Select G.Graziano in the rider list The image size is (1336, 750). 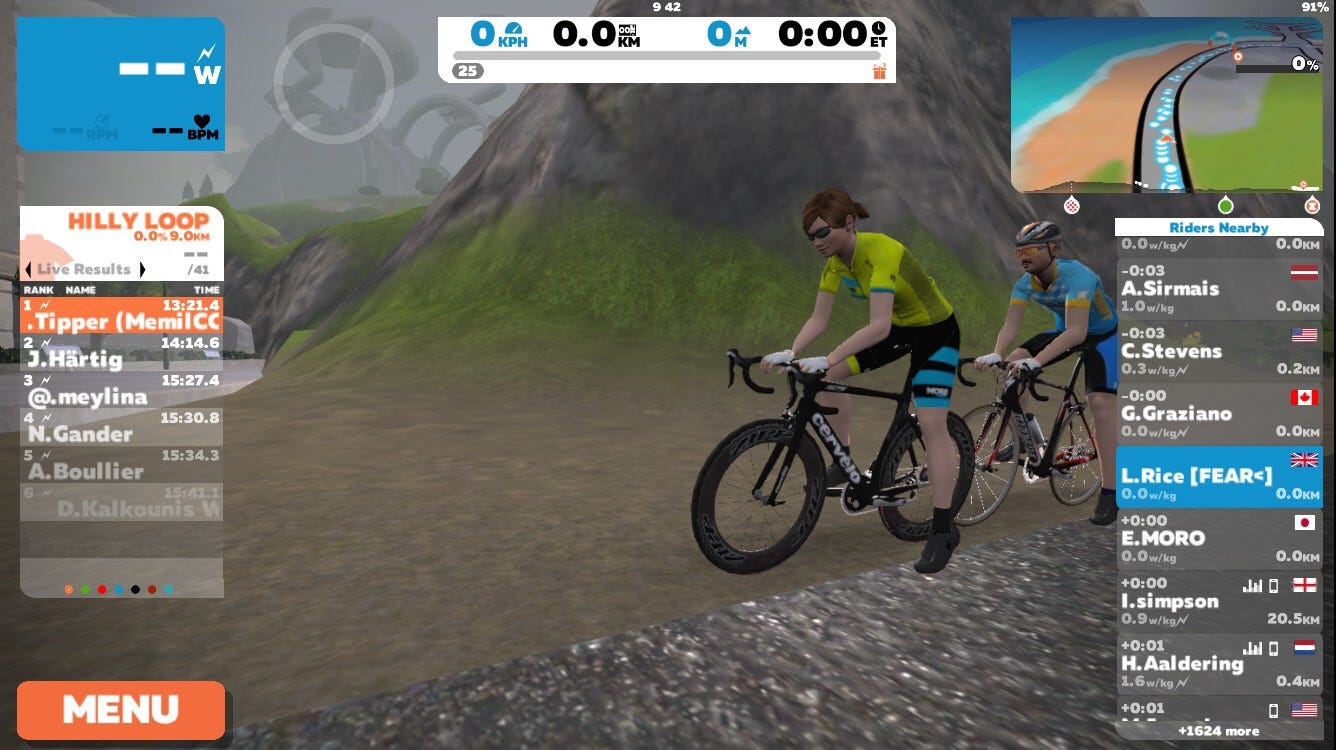1218,413
